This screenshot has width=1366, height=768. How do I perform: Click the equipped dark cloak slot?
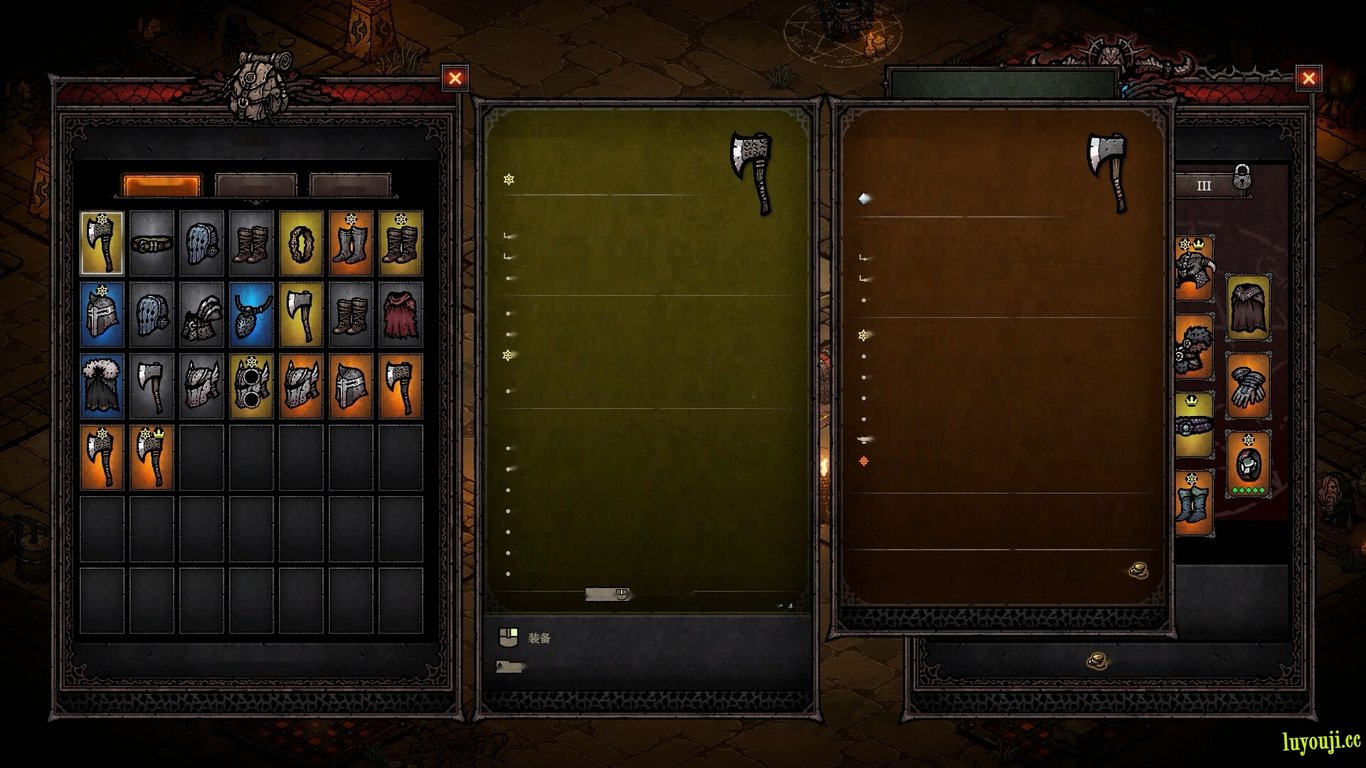[x=1248, y=308]
